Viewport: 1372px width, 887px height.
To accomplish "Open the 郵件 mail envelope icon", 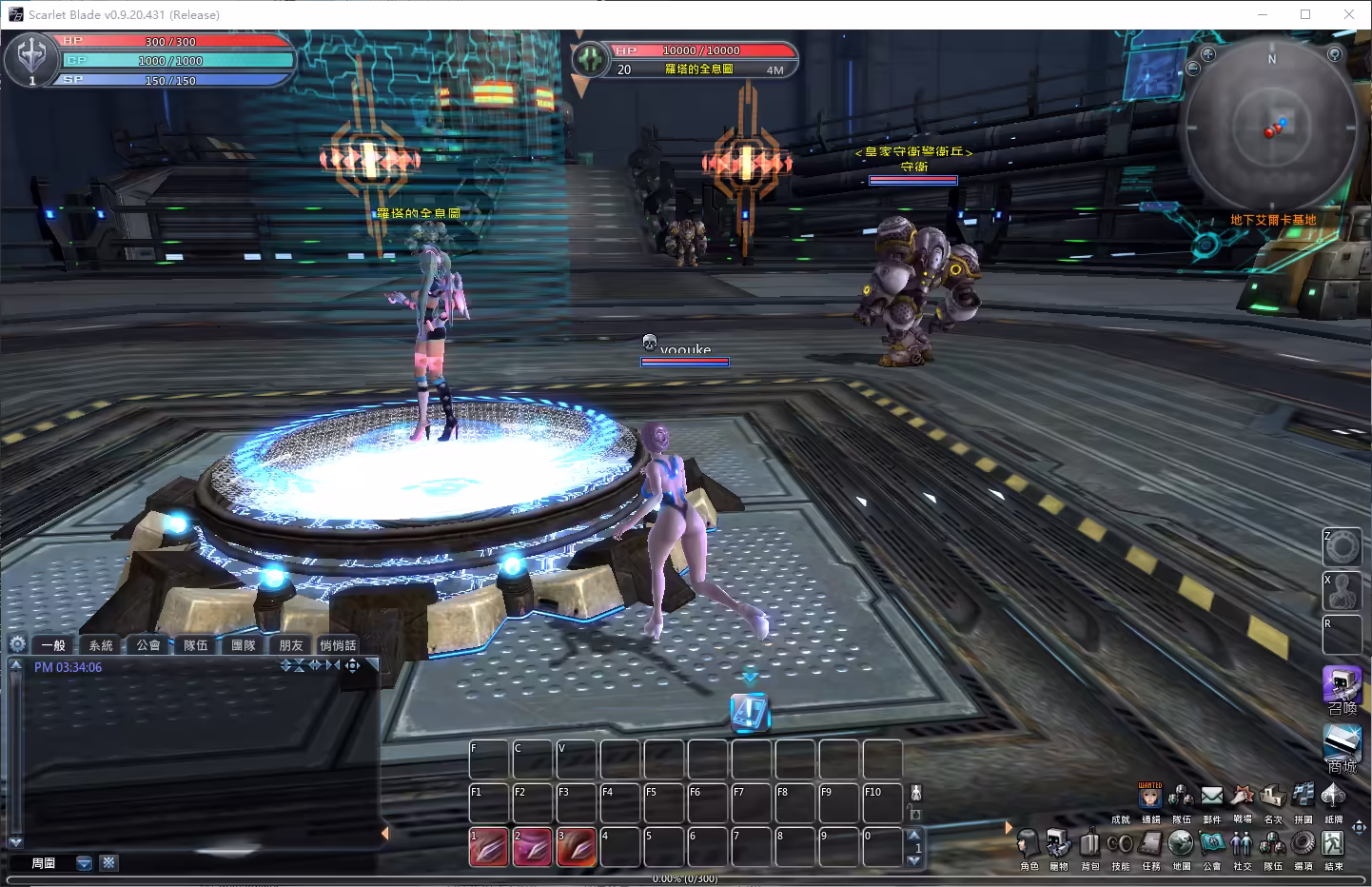I will coord(1211,796).
